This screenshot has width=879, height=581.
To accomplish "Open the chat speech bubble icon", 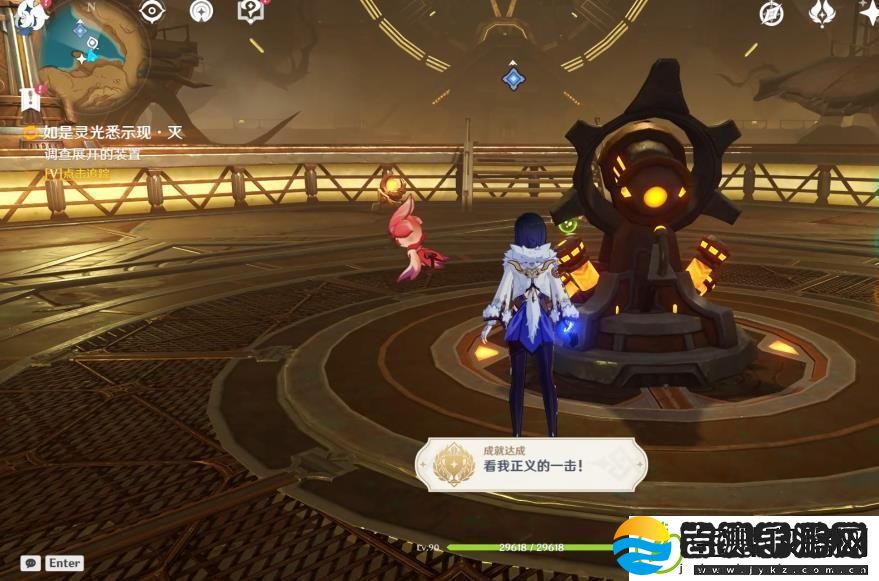I will click(x=30, y=563).
